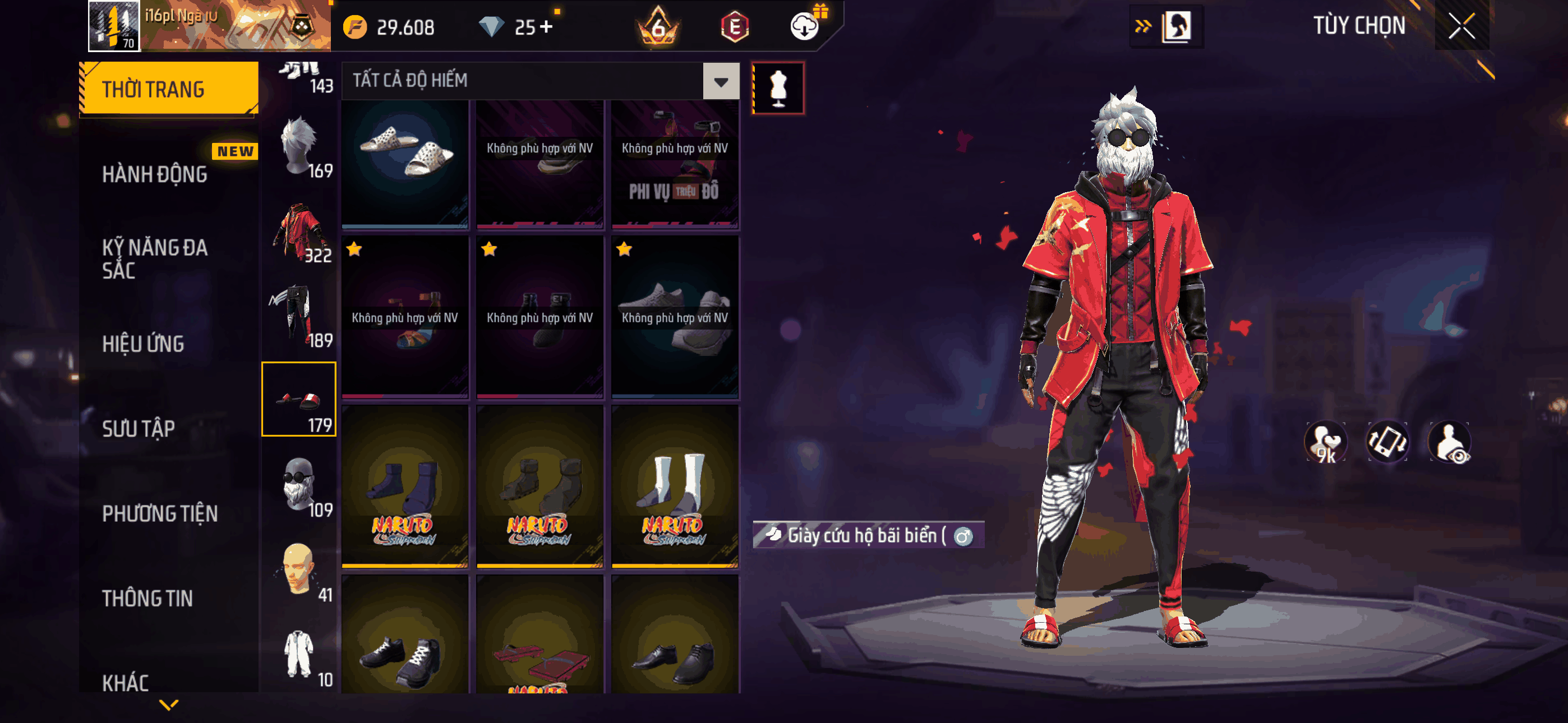Click the mannequin outfit preview button
This screenshot has width=1568, height=723.
click(x=778, y=88)
